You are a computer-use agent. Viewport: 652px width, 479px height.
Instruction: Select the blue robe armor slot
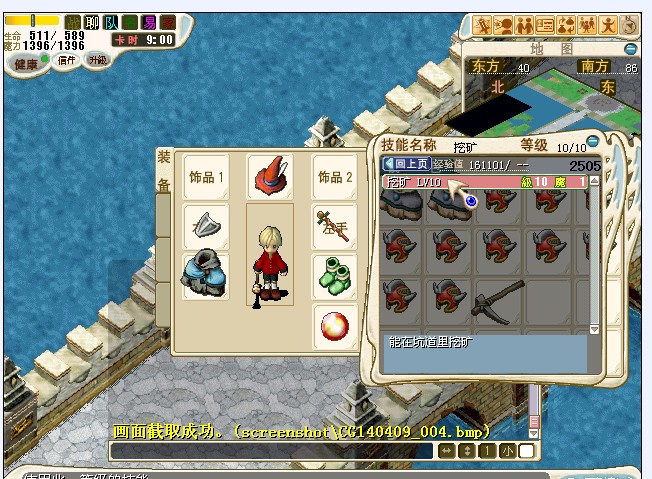(206, 277)
